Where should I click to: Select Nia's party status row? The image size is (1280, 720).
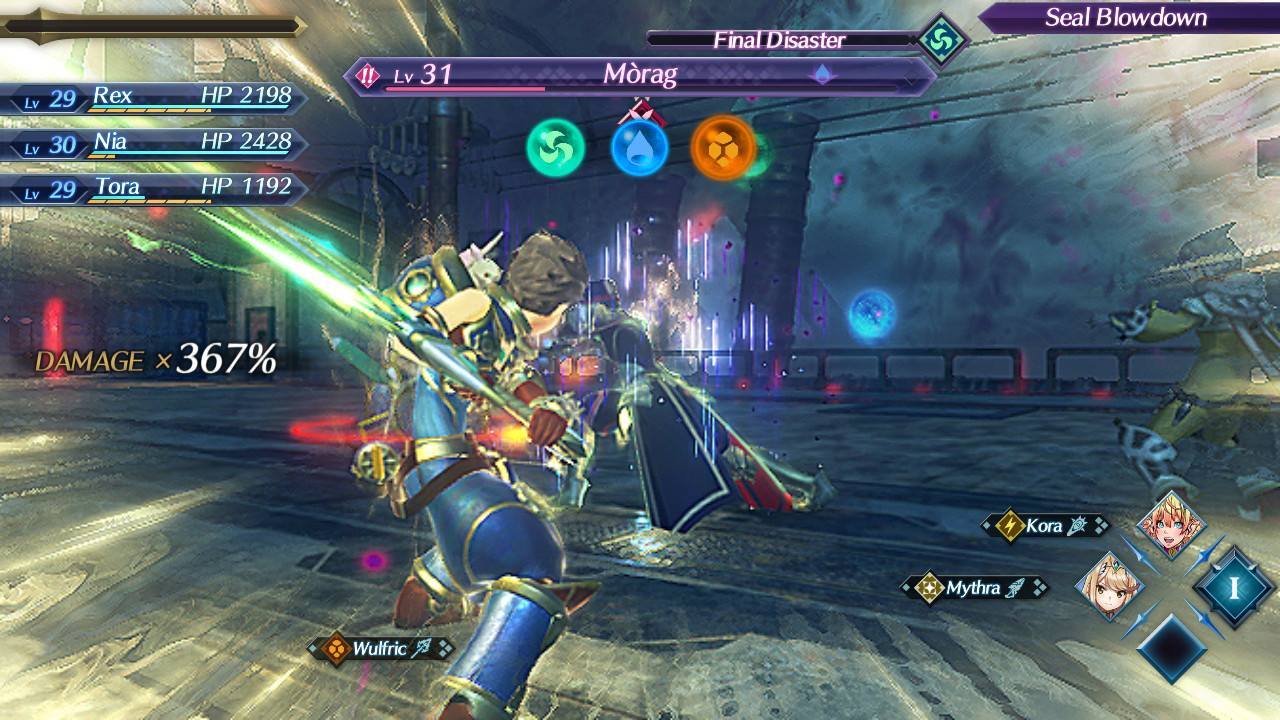coord(155,144)
